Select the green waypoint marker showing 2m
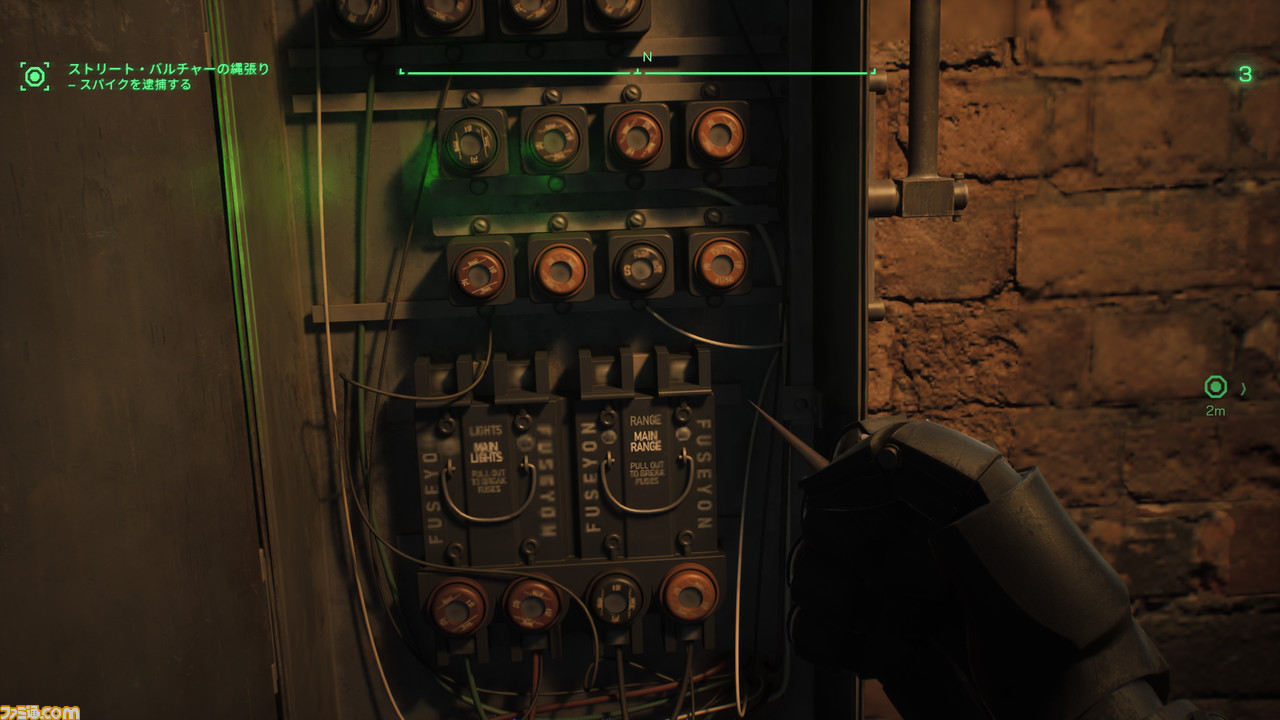This screenshot has width=1280, height=720. point(1215,387)
